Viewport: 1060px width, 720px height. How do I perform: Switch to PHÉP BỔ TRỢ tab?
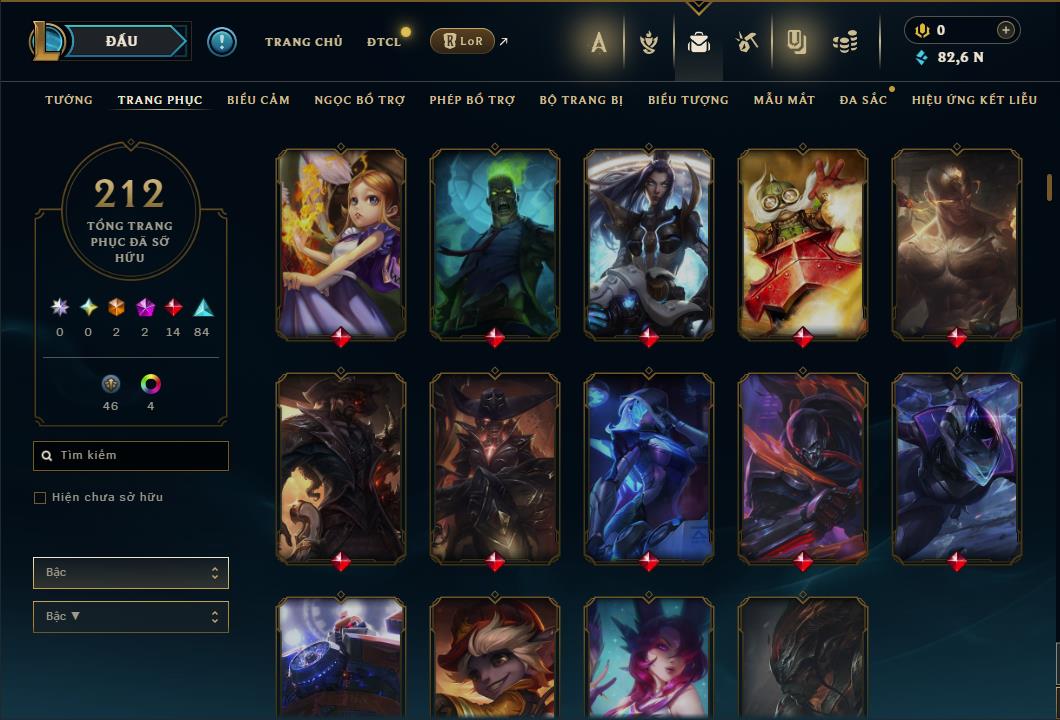tap(472, 100)
